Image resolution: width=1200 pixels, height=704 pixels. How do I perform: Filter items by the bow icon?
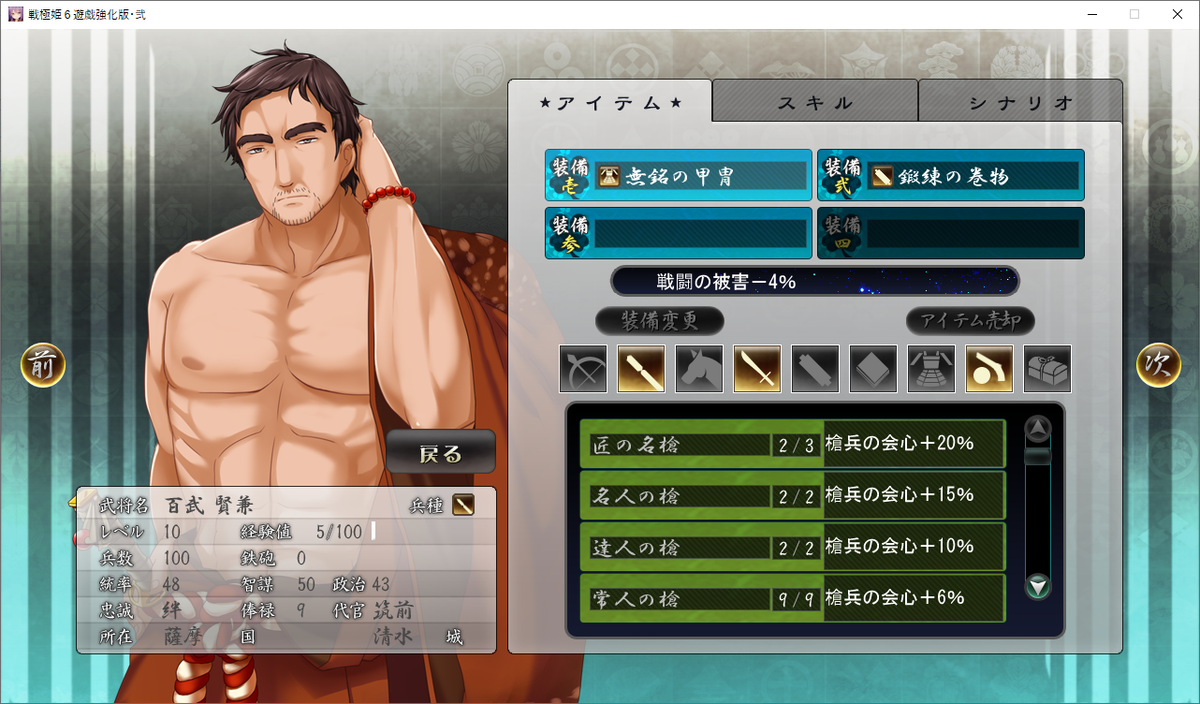[x=584, y=369]
